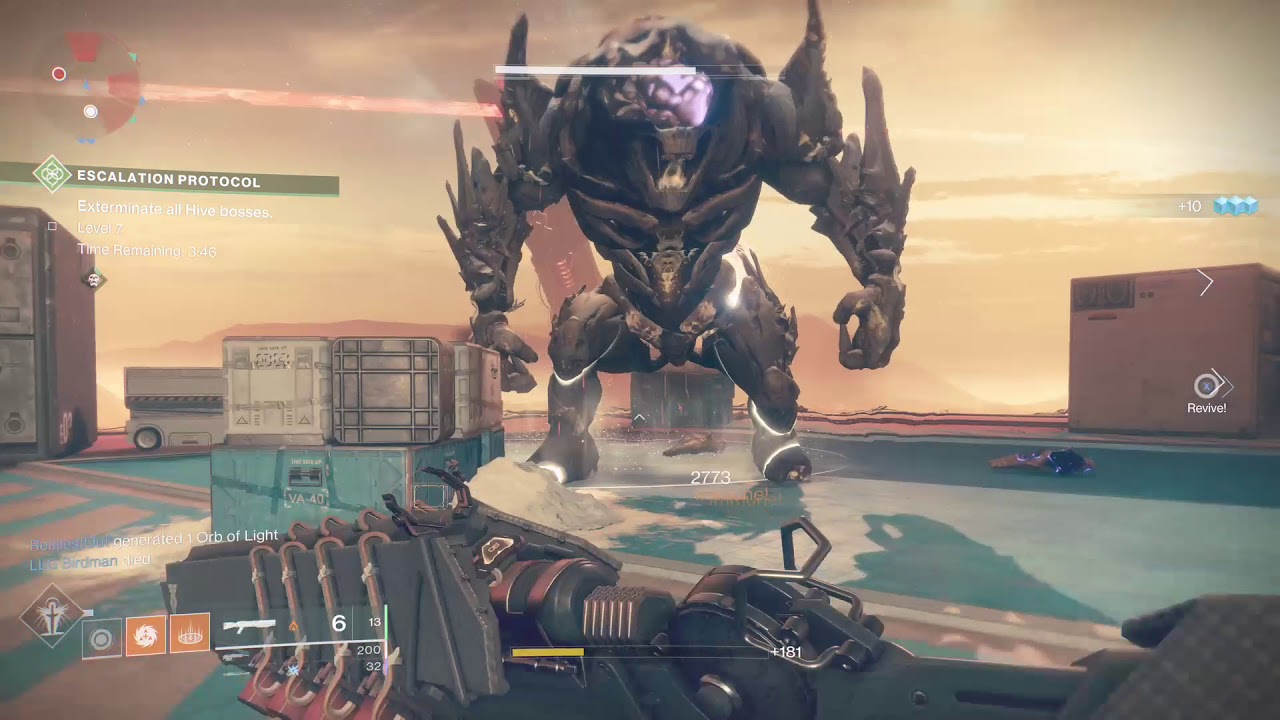1280x720 pixels.
Task: Use the orange rift class ability
Action: click(189, 634)
